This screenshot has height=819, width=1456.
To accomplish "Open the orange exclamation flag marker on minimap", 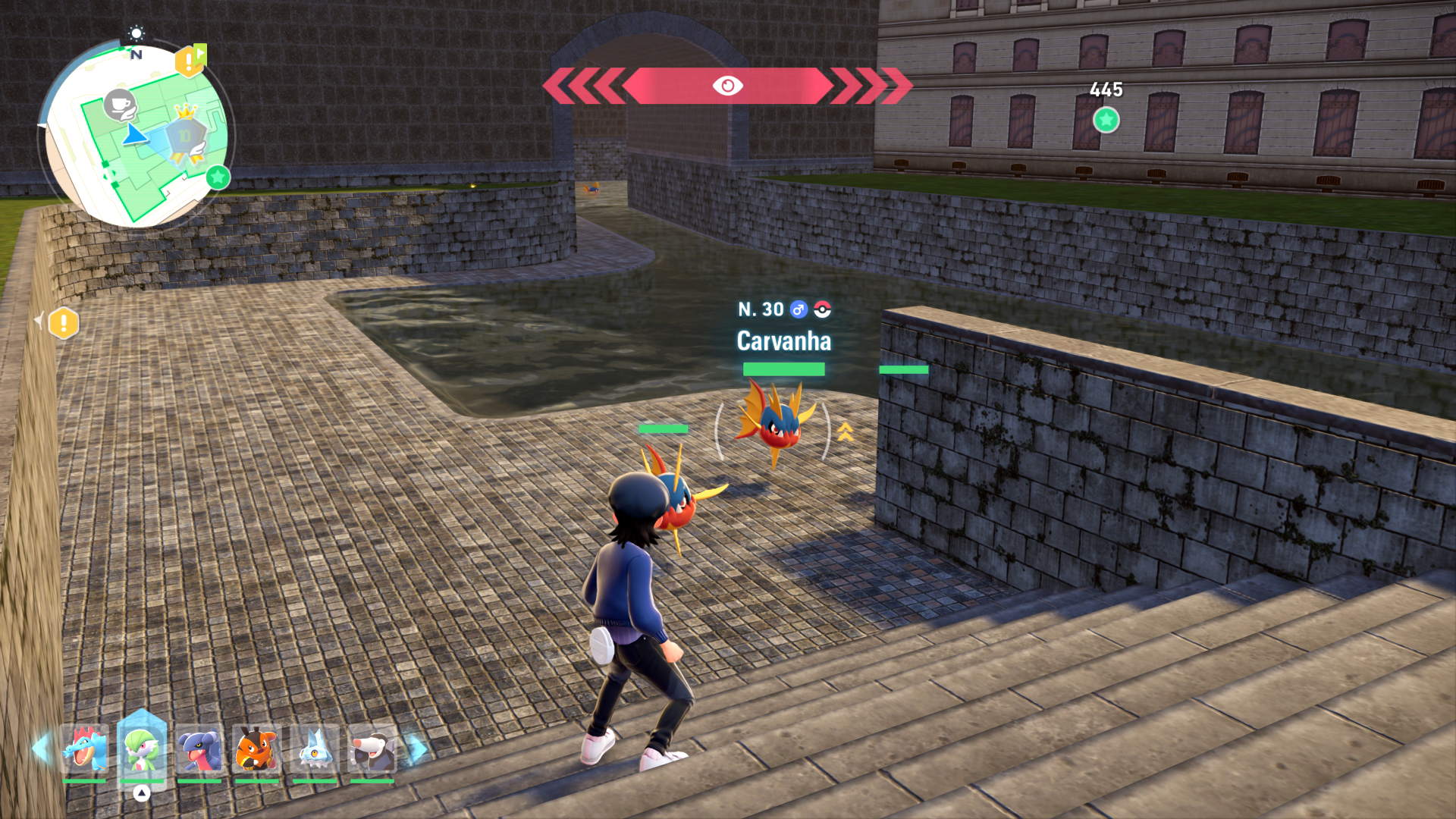I will pyautogui.click(x=190, y=61).
